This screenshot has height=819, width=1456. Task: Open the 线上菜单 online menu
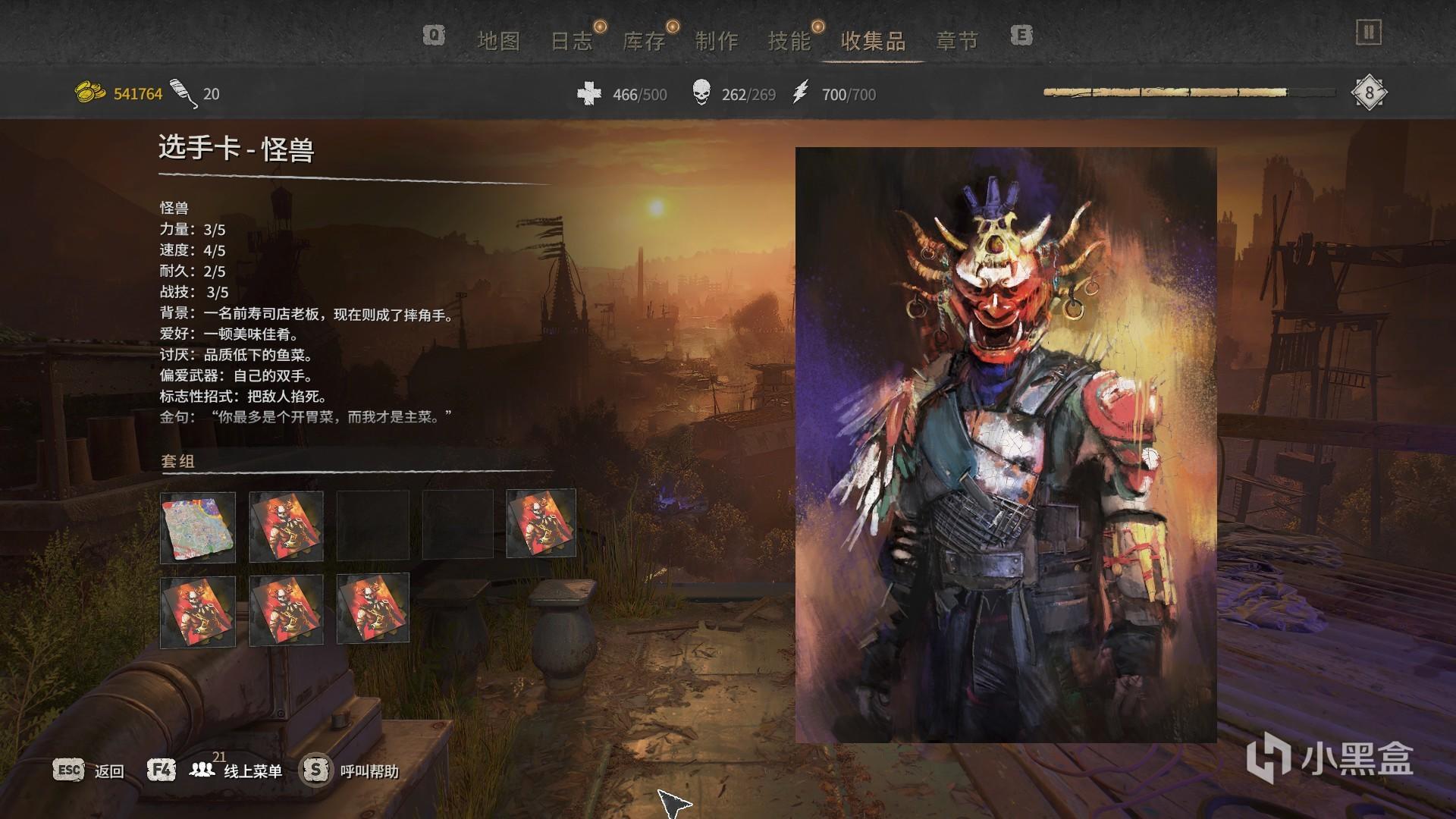click(235, 770)
